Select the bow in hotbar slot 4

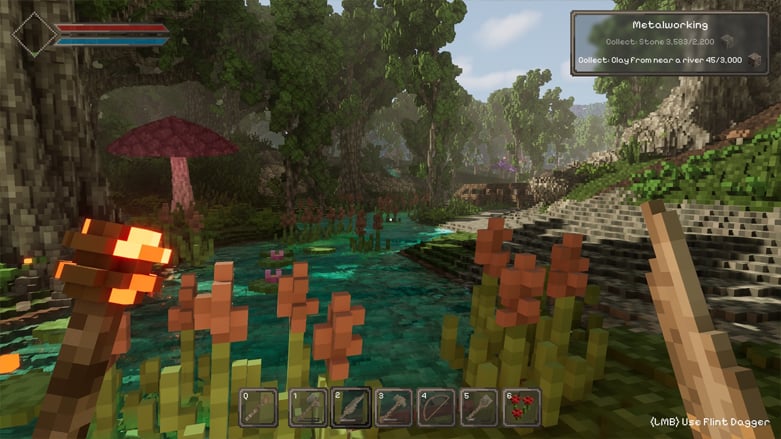point(436,408)
